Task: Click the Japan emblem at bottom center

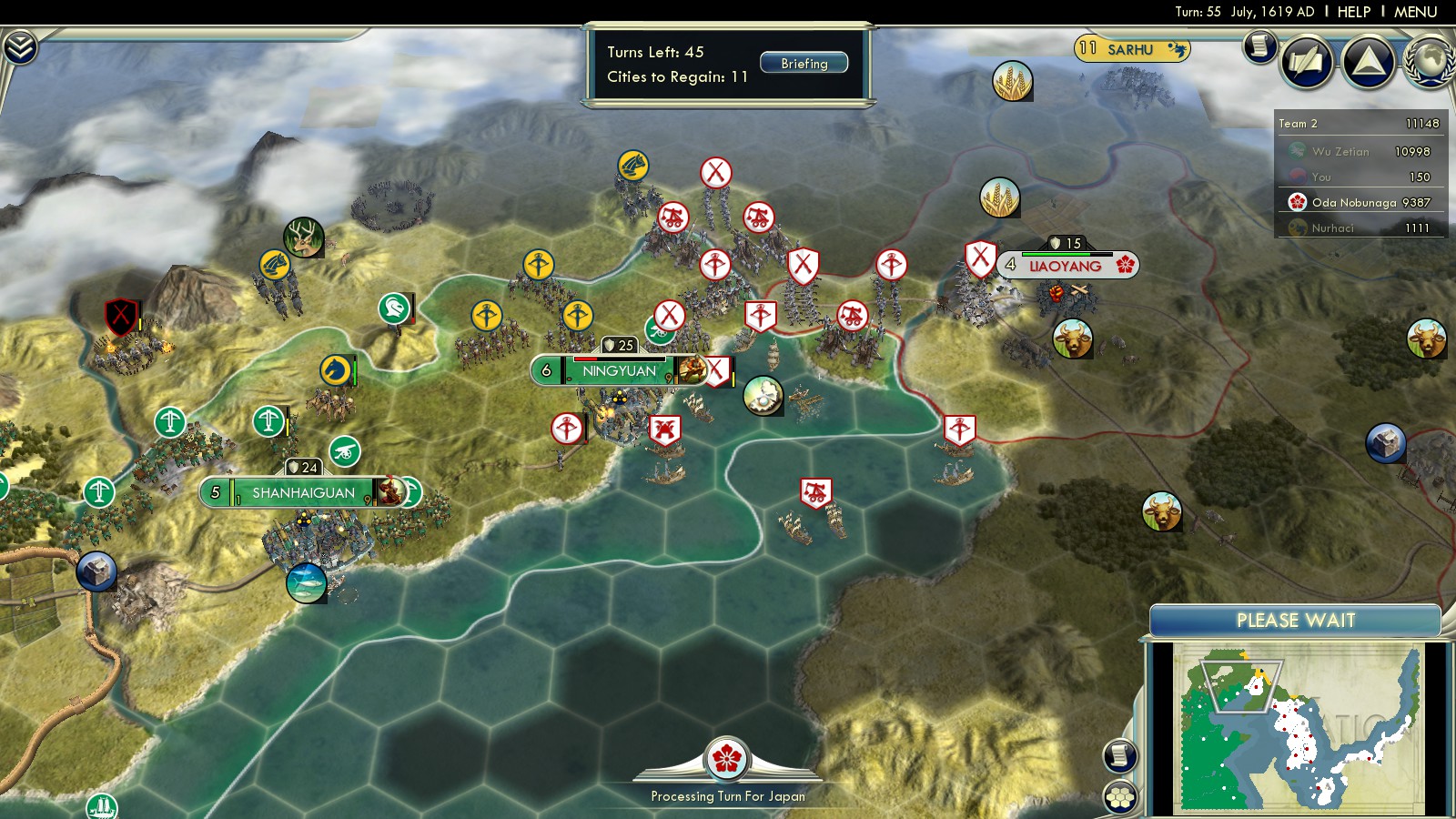Action: pos(727,759)
